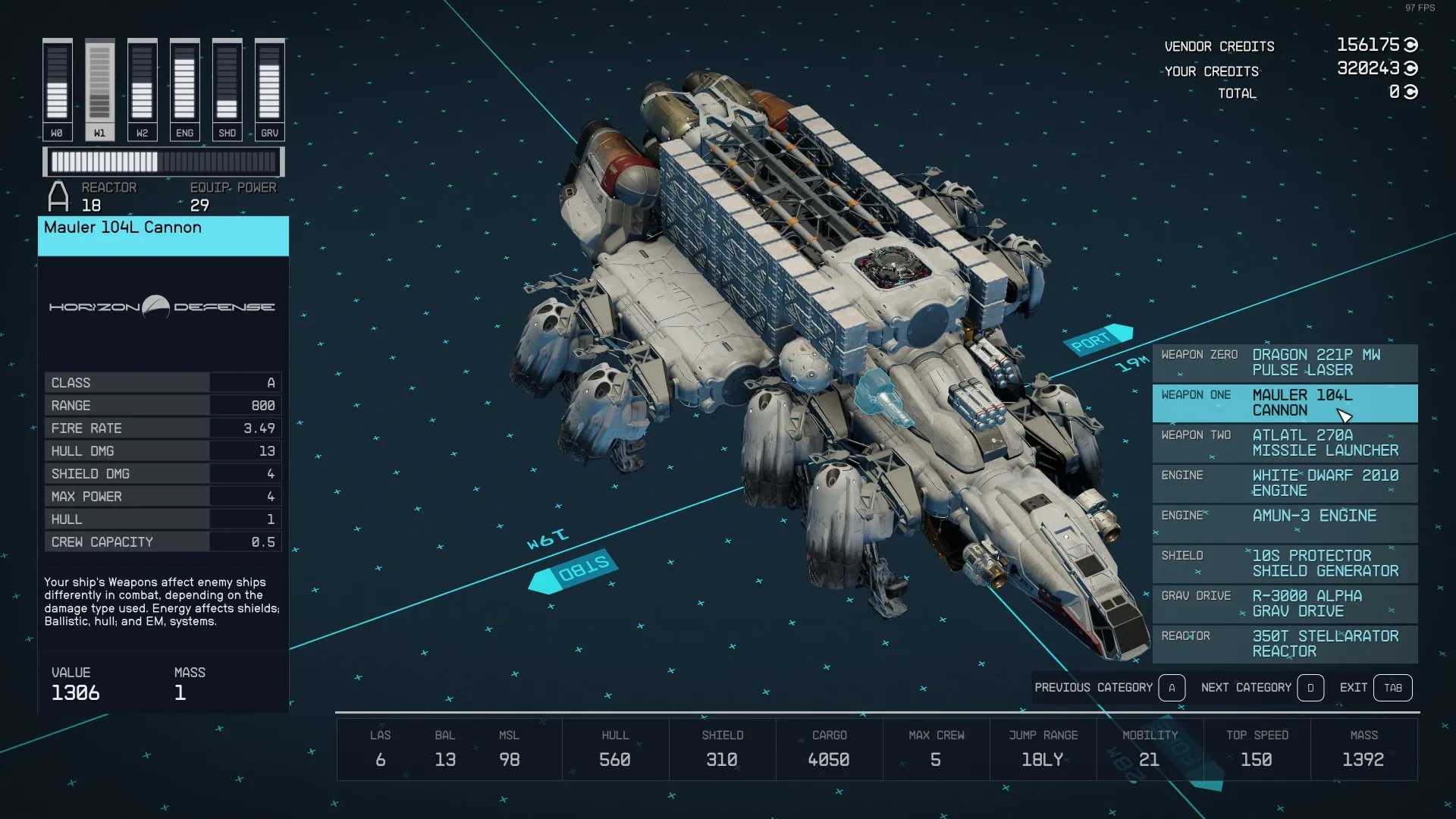Select the SHD shield power bar
1456x819 pixels.
coord(227,89)
